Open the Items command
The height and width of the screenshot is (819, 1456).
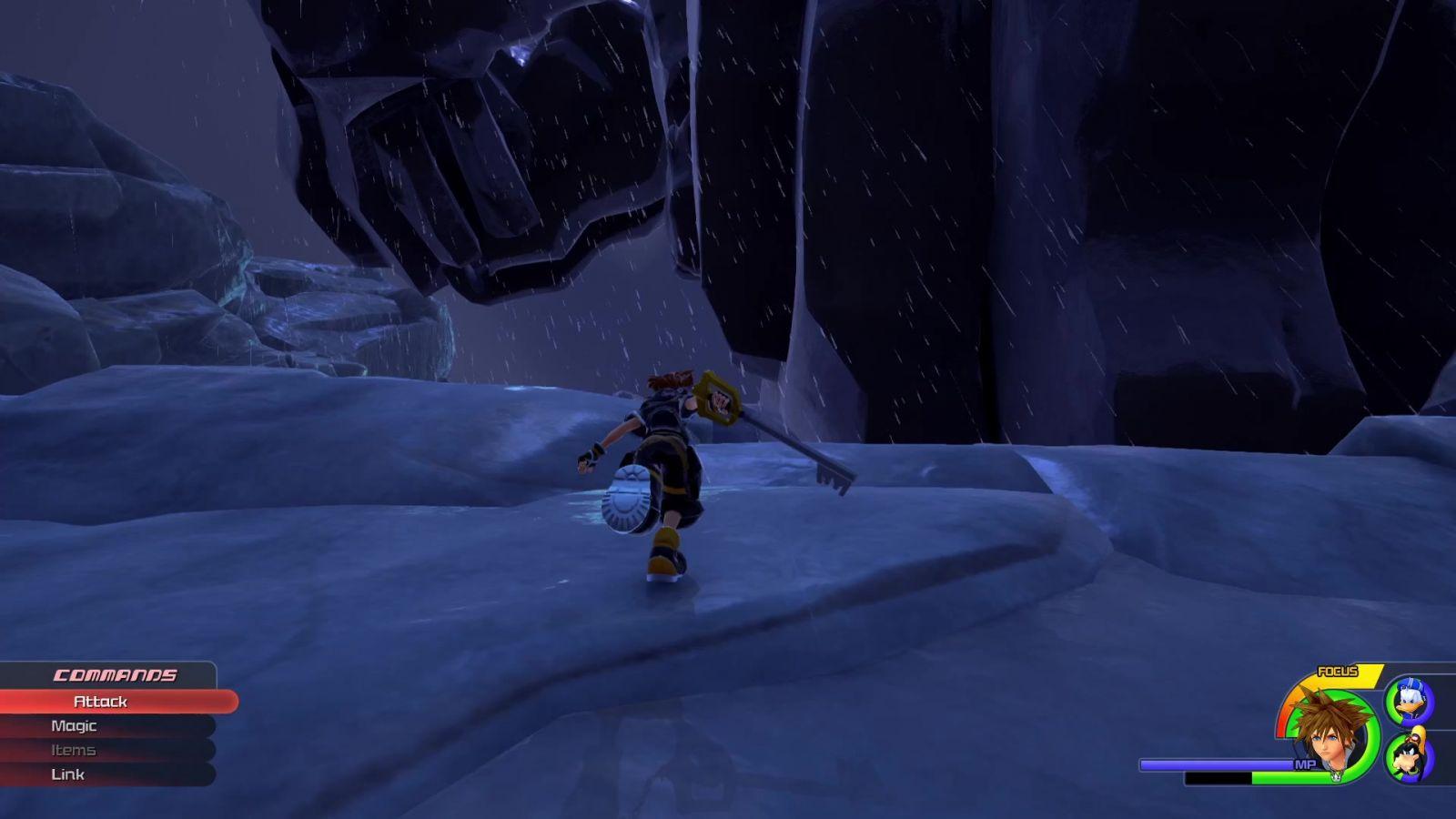73,751
